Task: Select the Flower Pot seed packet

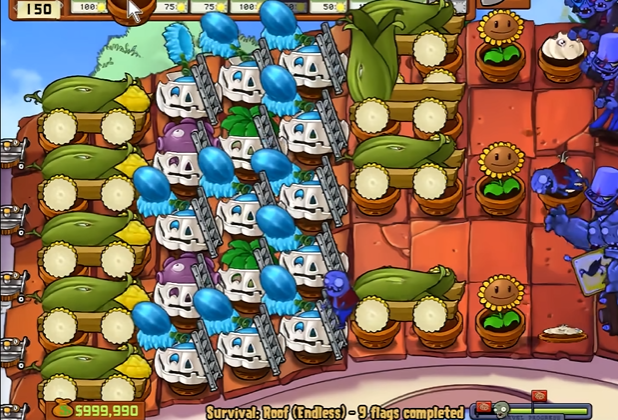Action: (x=127, y=9)
